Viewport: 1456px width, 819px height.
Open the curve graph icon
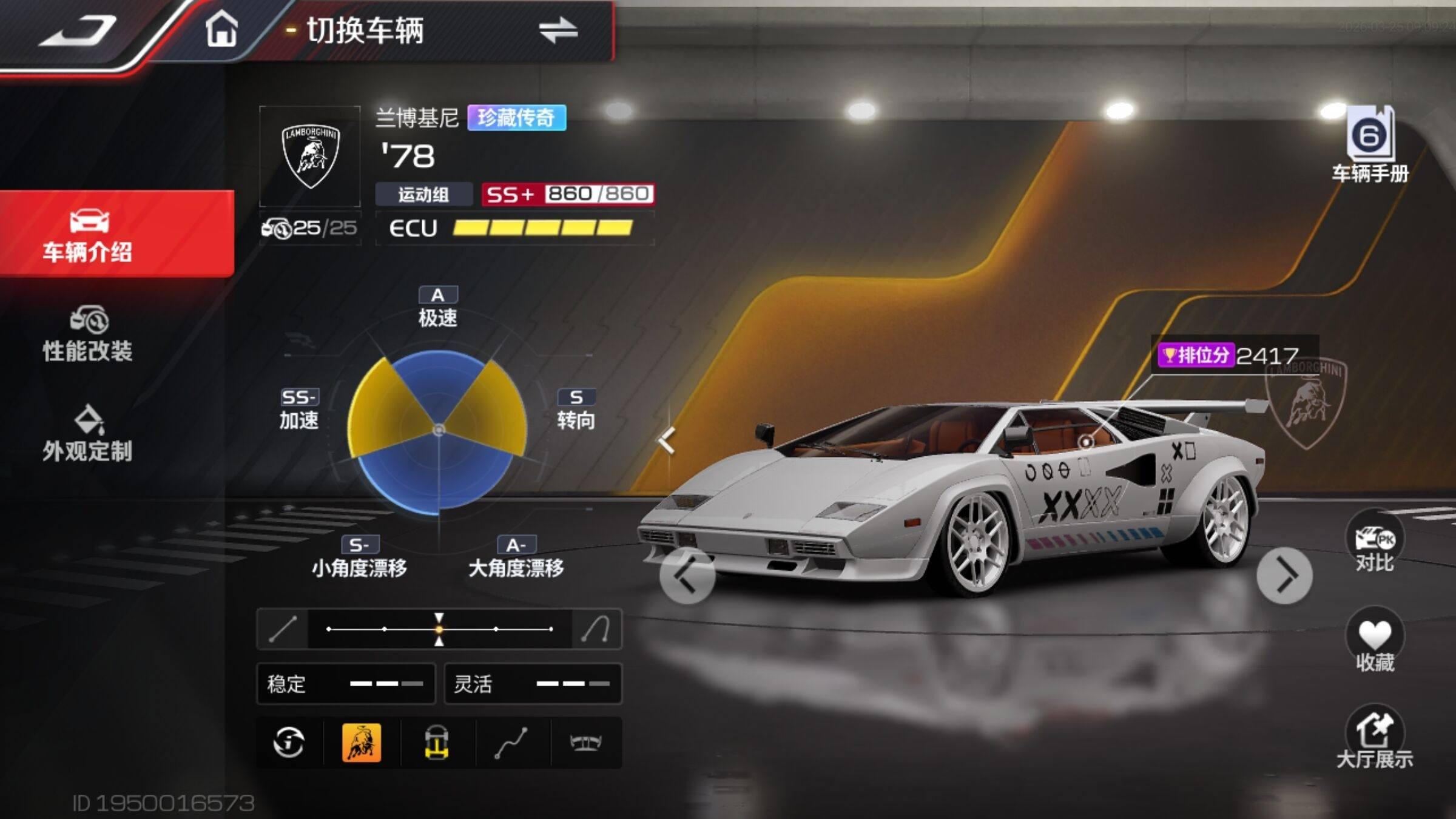[511, 742]
